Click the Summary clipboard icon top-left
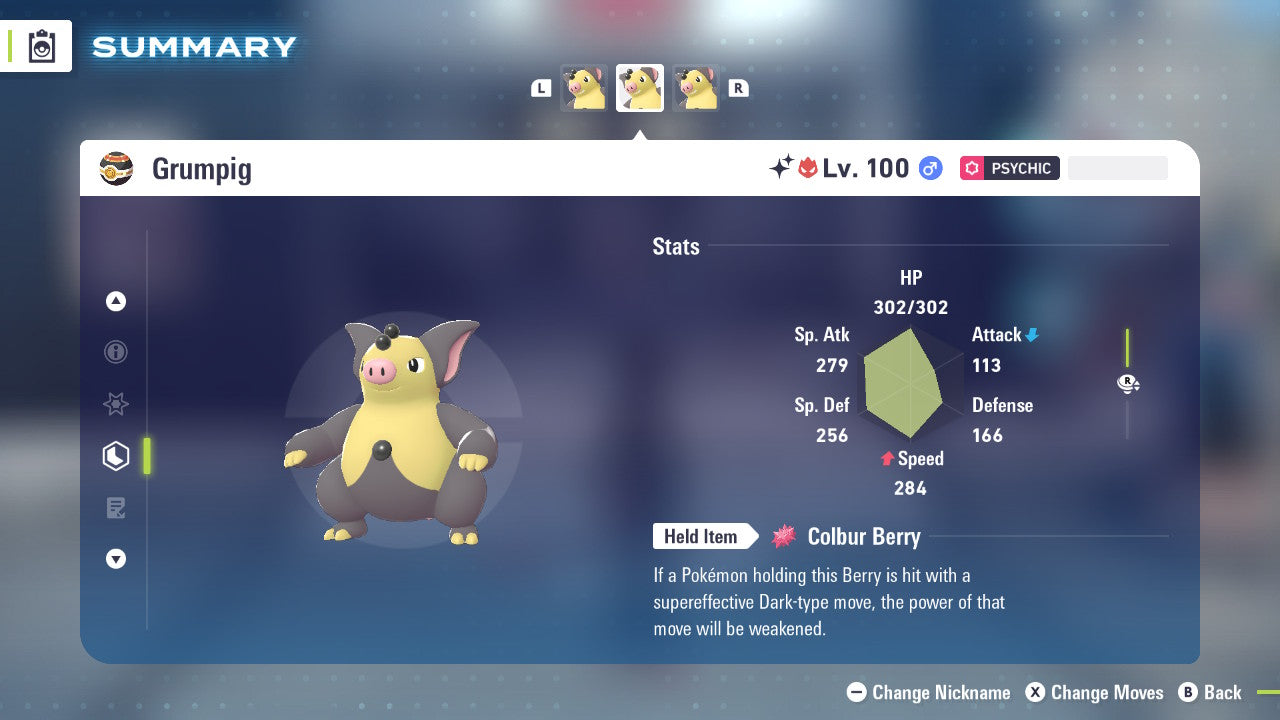The image size is (1280, 720). (42, 46)
